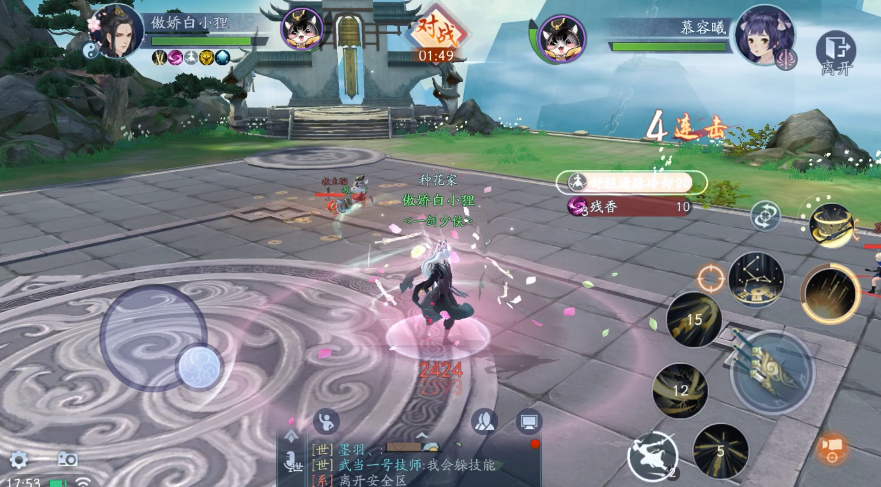Open the gear settings icon
Viewport: 881px width, 487px height.
click(19, 460)
